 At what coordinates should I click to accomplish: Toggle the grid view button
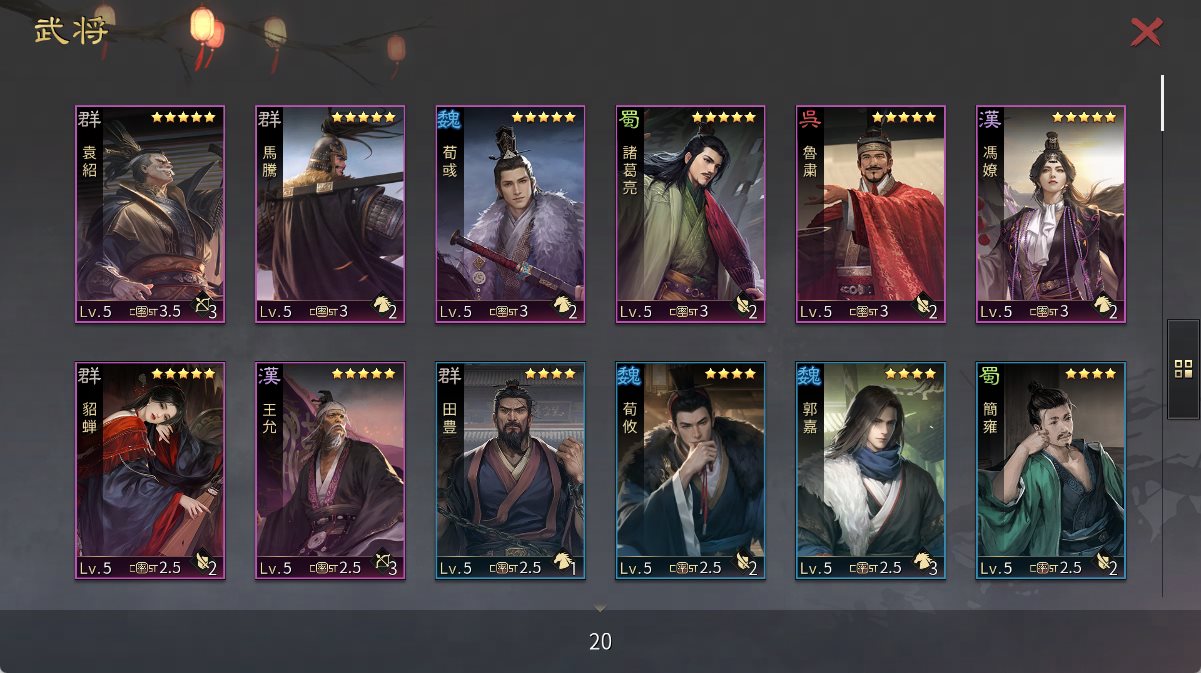(1183, 368)
